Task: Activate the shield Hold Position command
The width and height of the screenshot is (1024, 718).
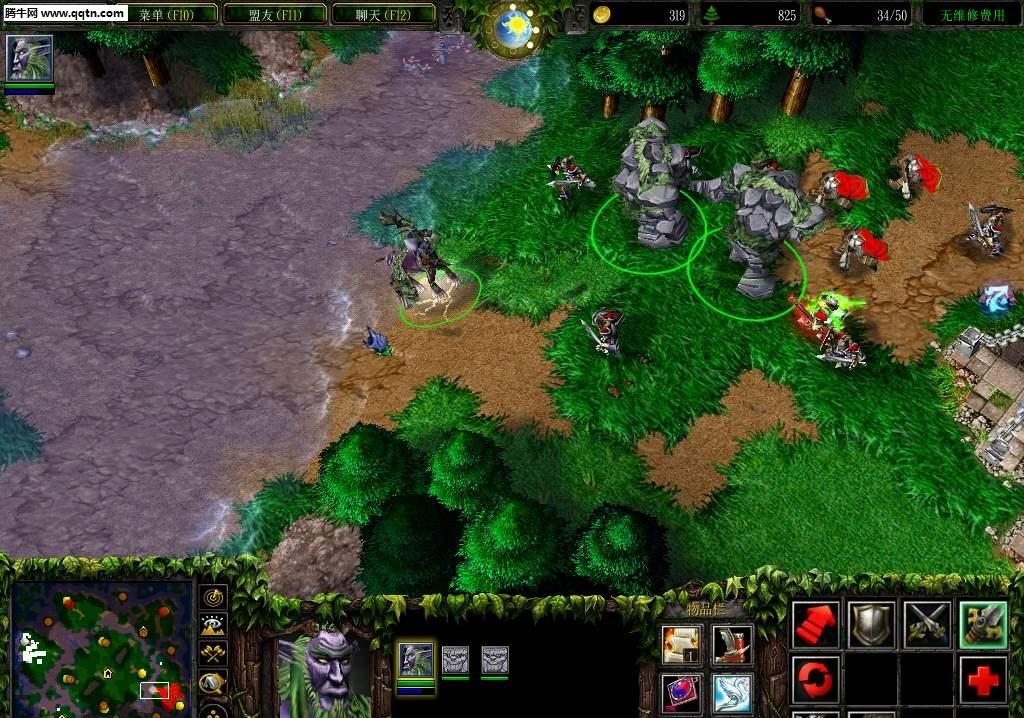Action: [872, 625]
